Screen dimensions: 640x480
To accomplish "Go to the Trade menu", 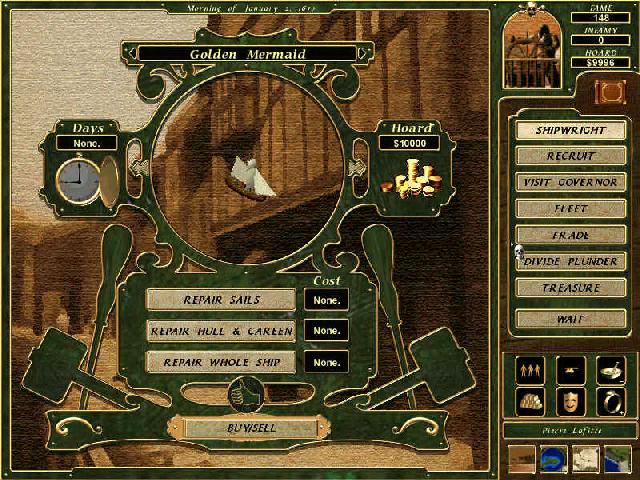I will [571, 235].
